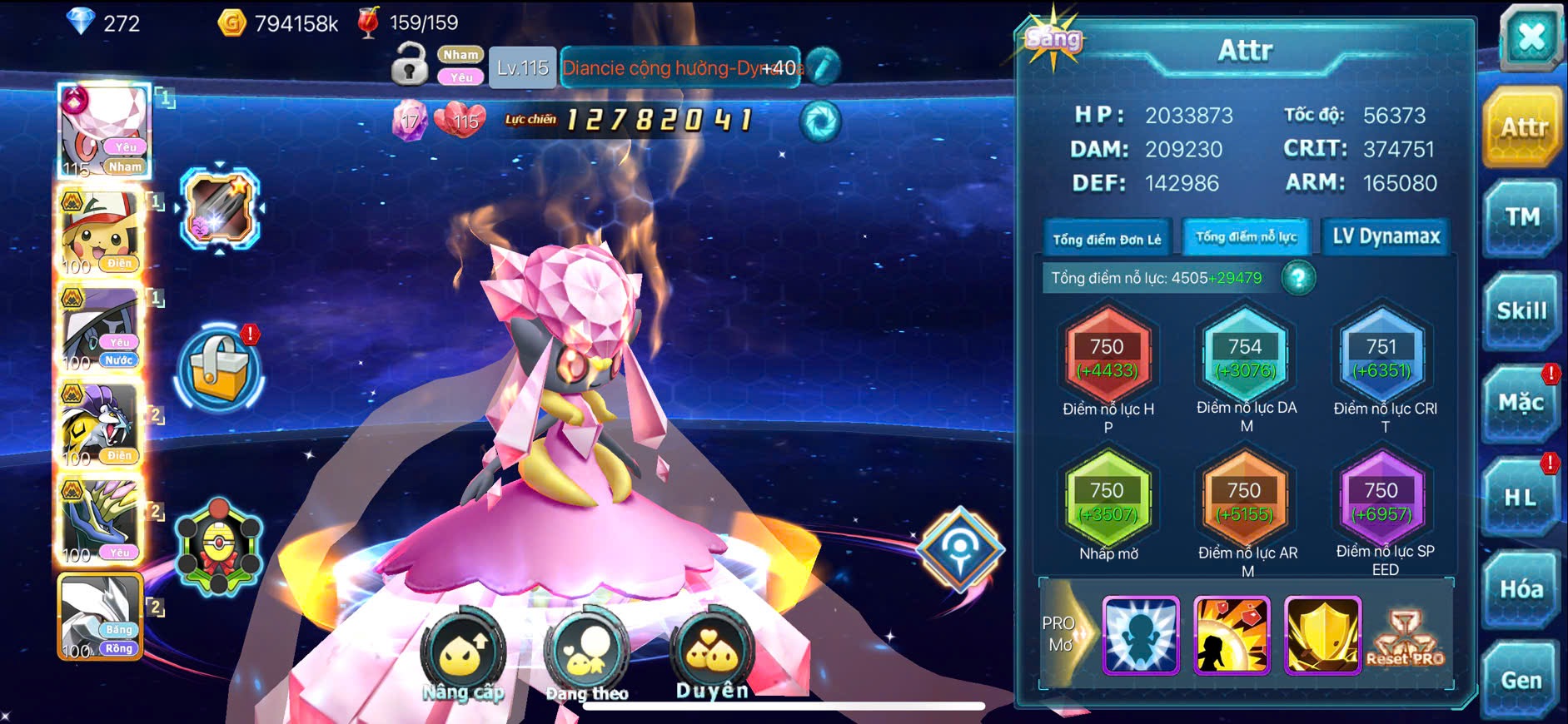Edit the Pokémon name with pencil icon
Viewport: 1568px width, 724px height.
point(823,67)
